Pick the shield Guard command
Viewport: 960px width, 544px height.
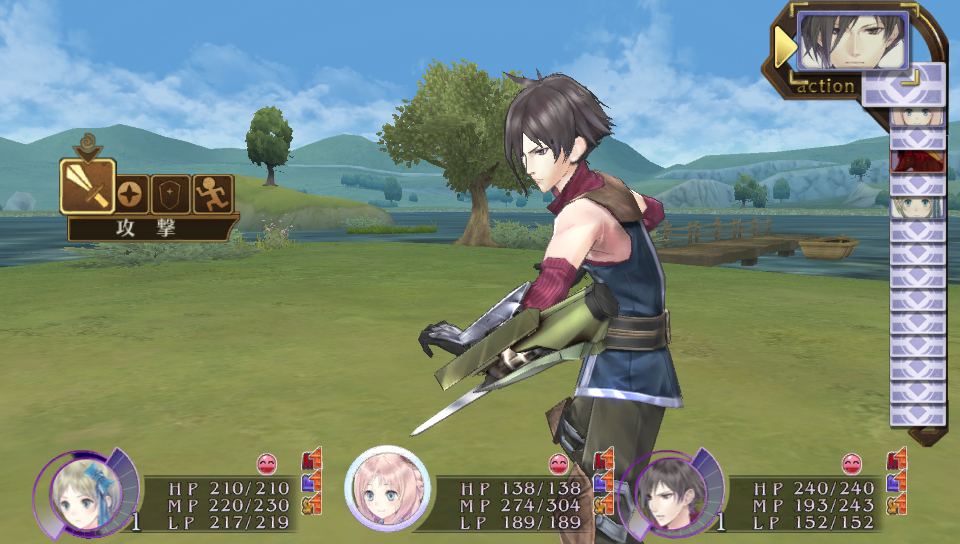pyautogui.click(x=172, y=194)
